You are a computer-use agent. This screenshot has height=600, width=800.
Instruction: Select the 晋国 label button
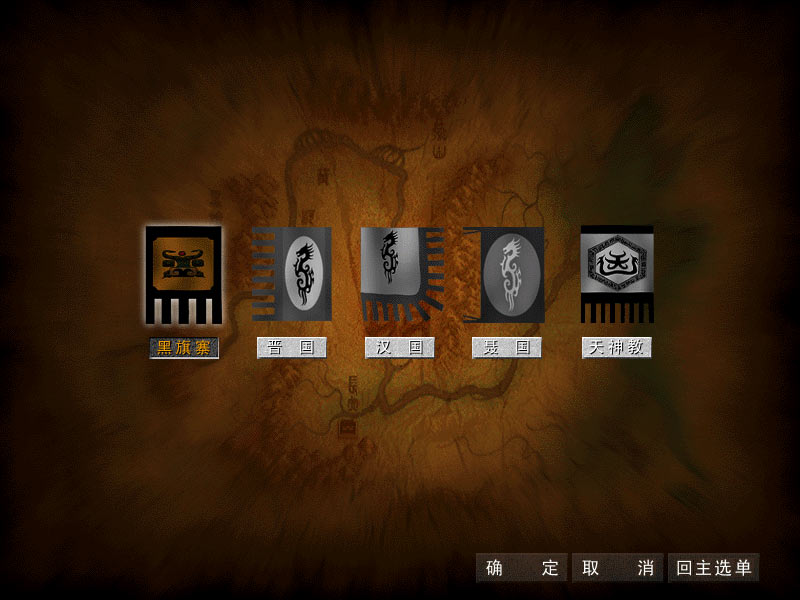291,348
